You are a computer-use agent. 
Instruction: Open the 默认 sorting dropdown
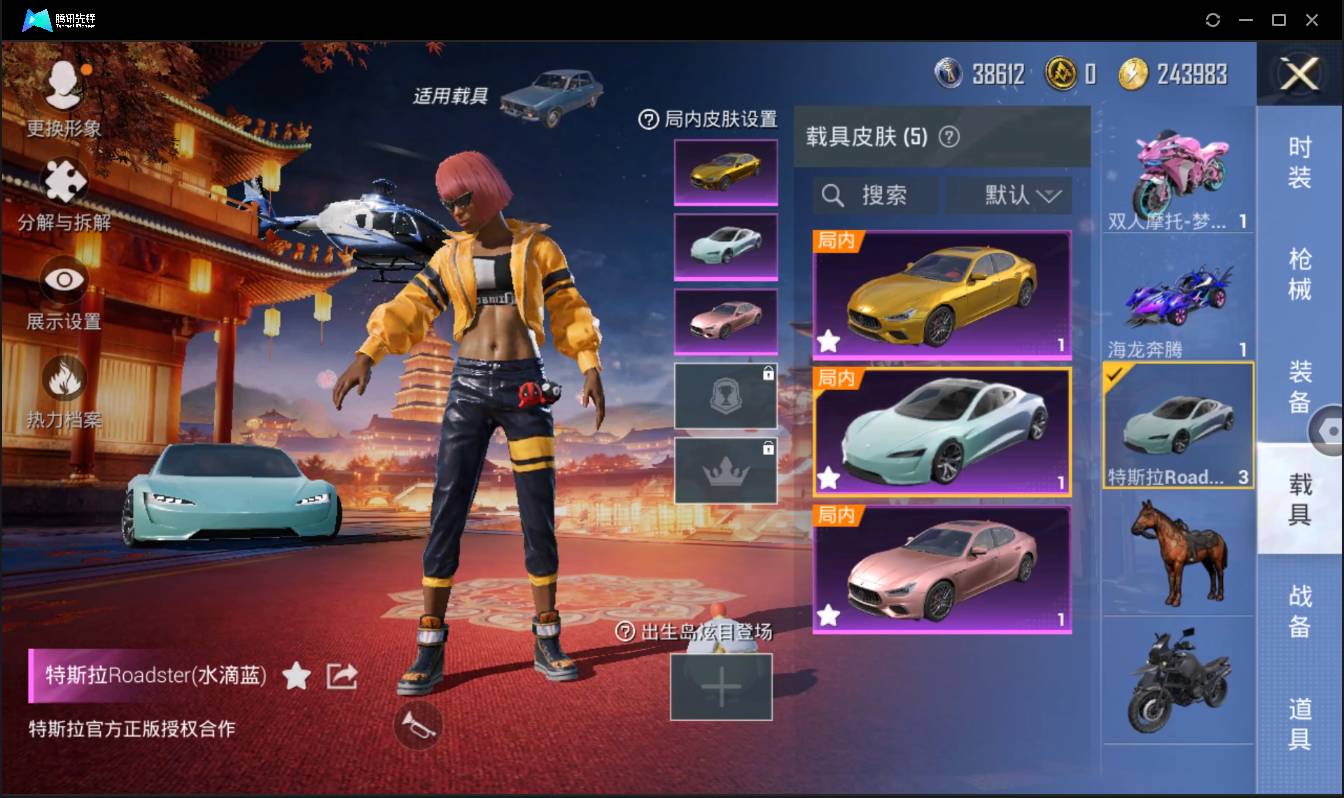click(x=1008, y=195)
